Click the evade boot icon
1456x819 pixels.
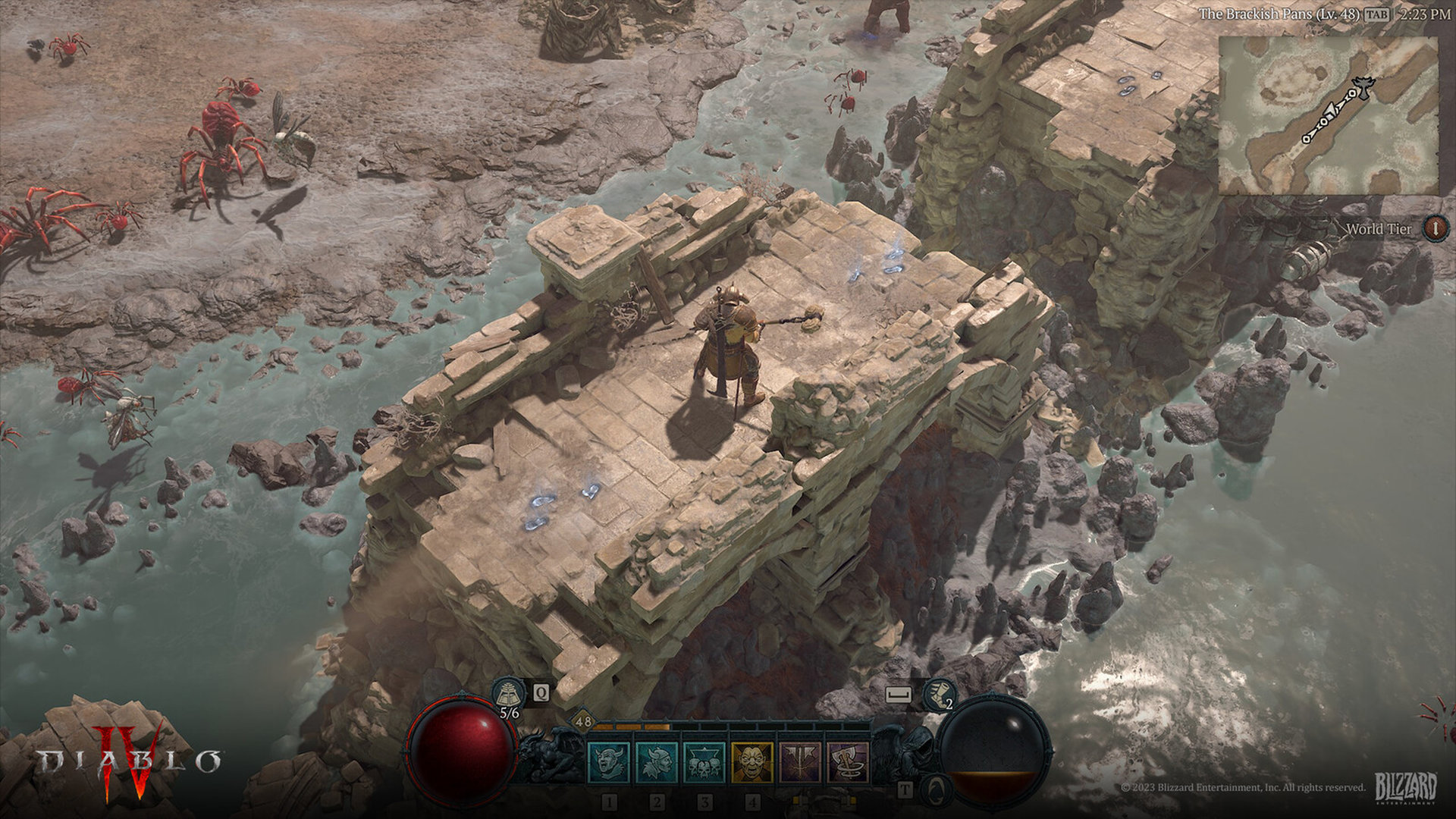tap(940, 694)
